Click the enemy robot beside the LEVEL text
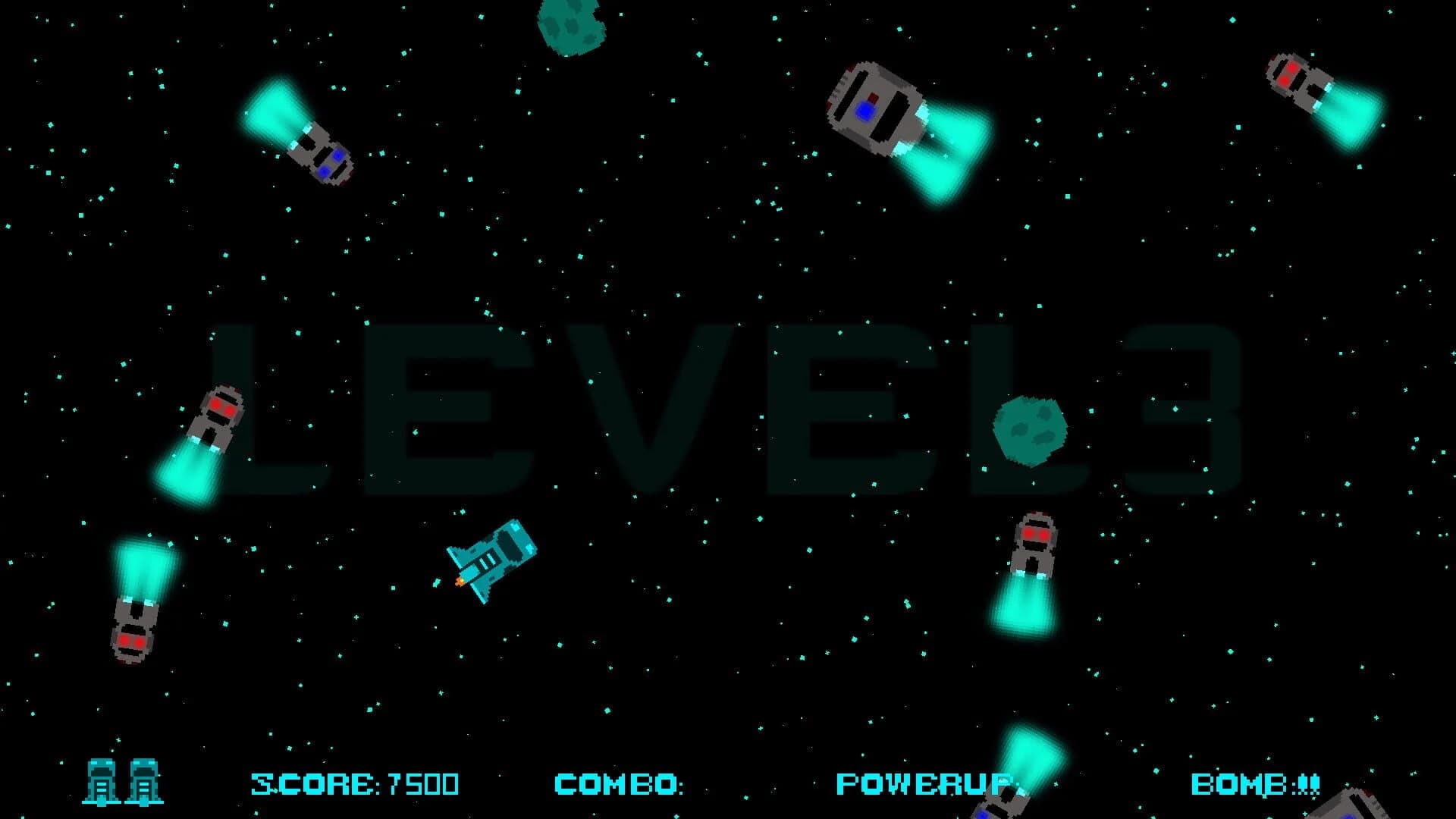Viewport: 1456px width, 819px height. [x=216, y=417]
